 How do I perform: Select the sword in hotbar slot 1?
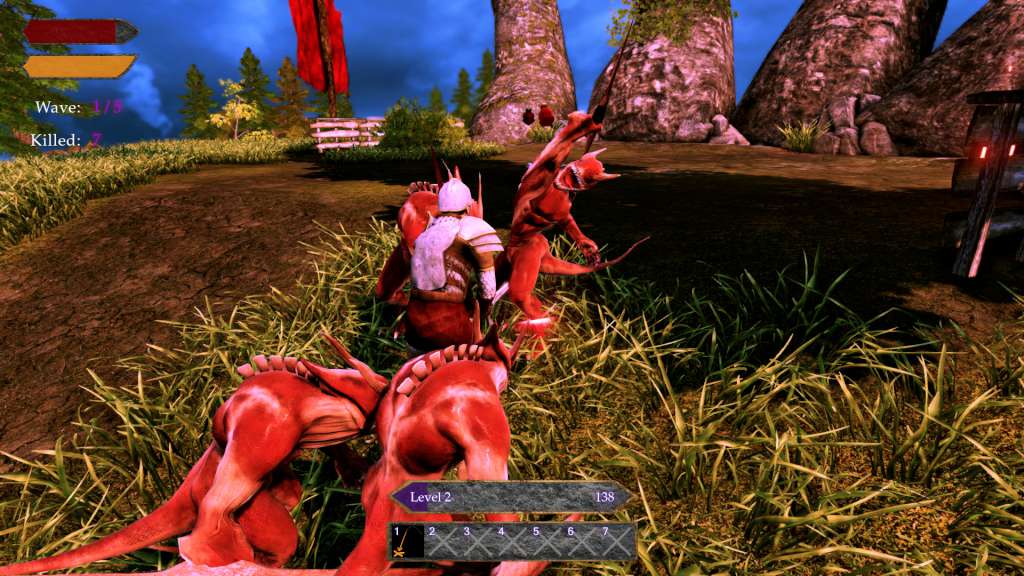(406, 542)
